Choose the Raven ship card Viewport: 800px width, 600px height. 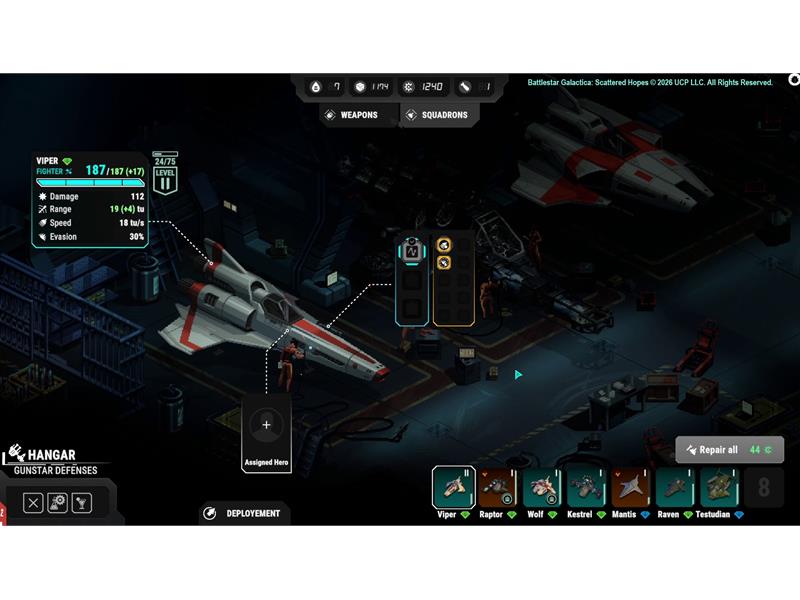pyautogui.click(x=674, y=487)
